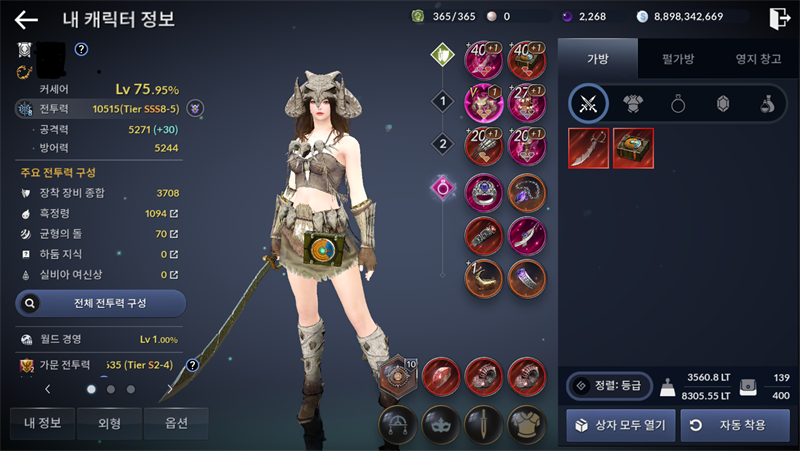Select the treasure chest item in the bag
Viewport: 800px width, 451px height.
coord(632,148)
